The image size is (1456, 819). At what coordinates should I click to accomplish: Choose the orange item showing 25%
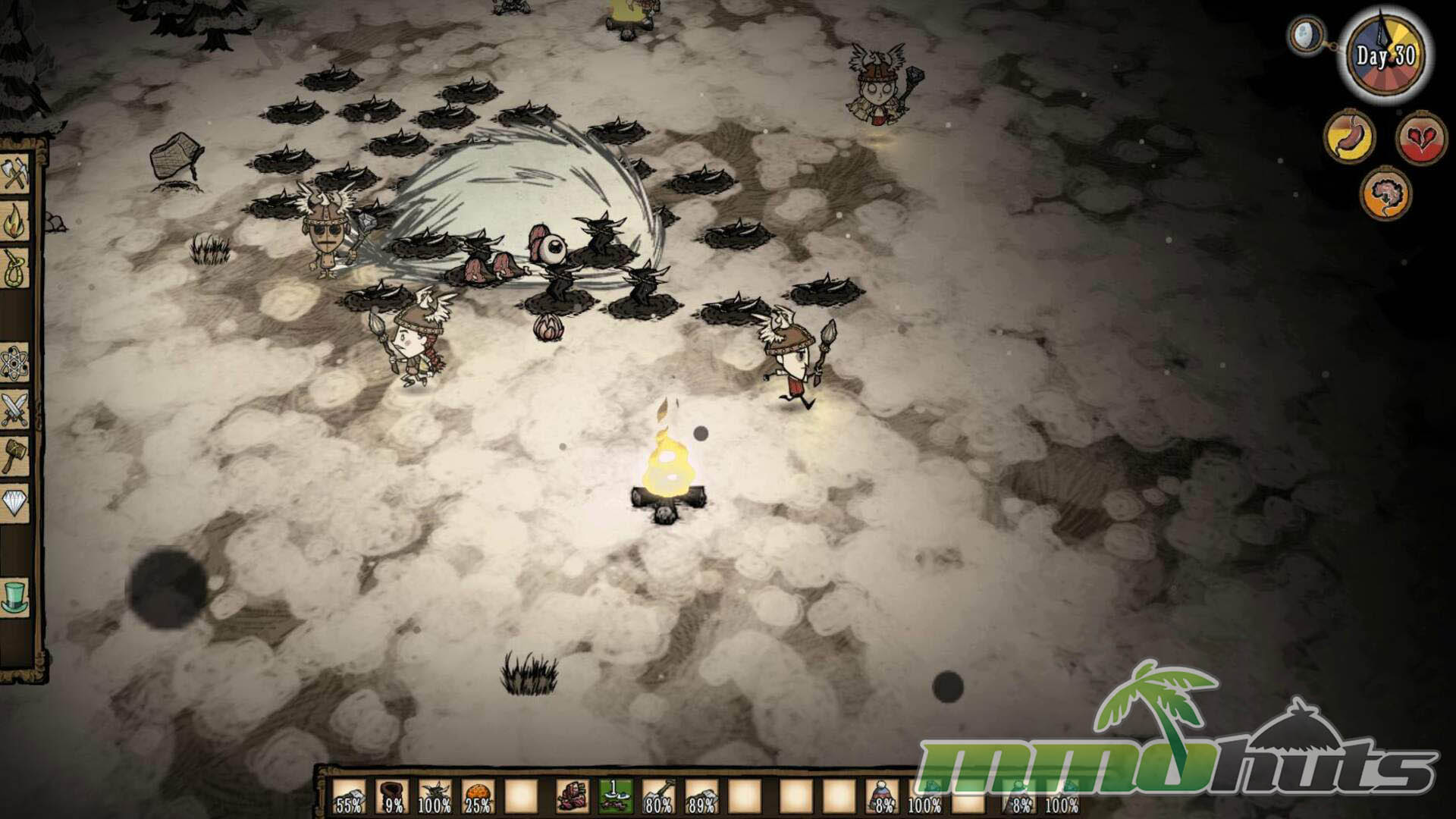pyautogui.click(x=478, y=798)
